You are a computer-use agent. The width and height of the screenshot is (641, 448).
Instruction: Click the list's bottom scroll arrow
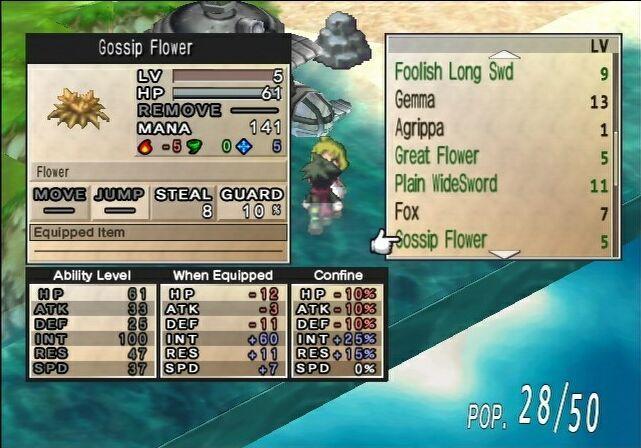(503, 254)
